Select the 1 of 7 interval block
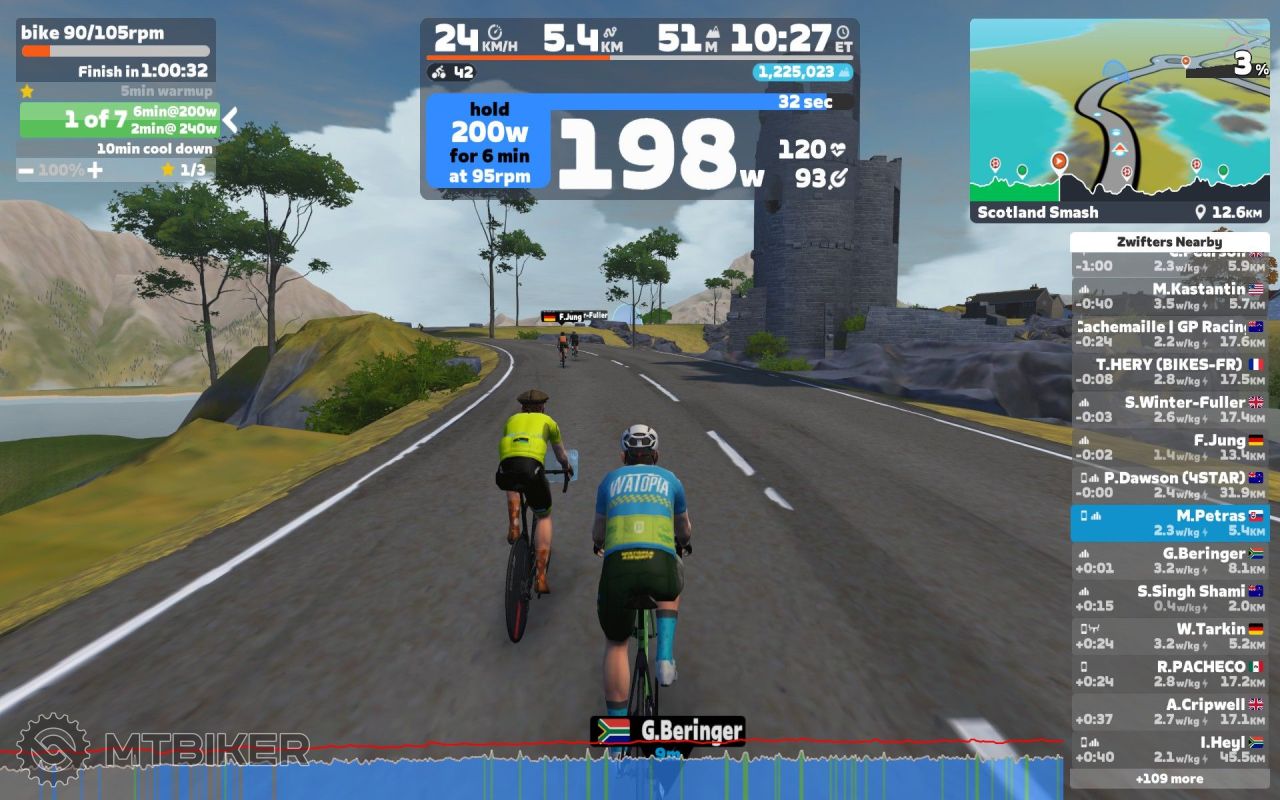Screen dimensions: 1280x800 [x=118, y=120]
